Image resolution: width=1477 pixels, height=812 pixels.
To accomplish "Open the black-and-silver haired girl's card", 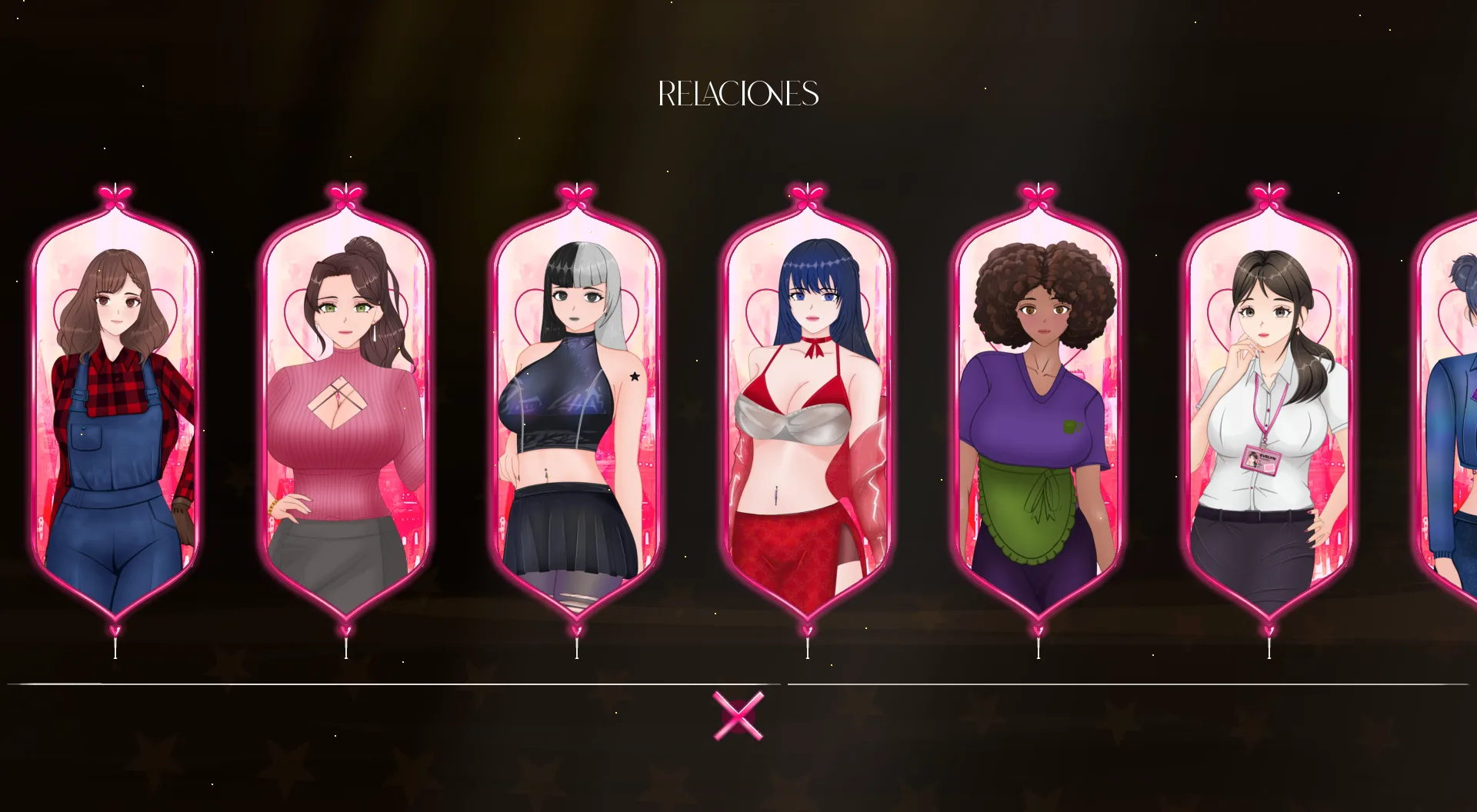I will (x=576, y=408).
